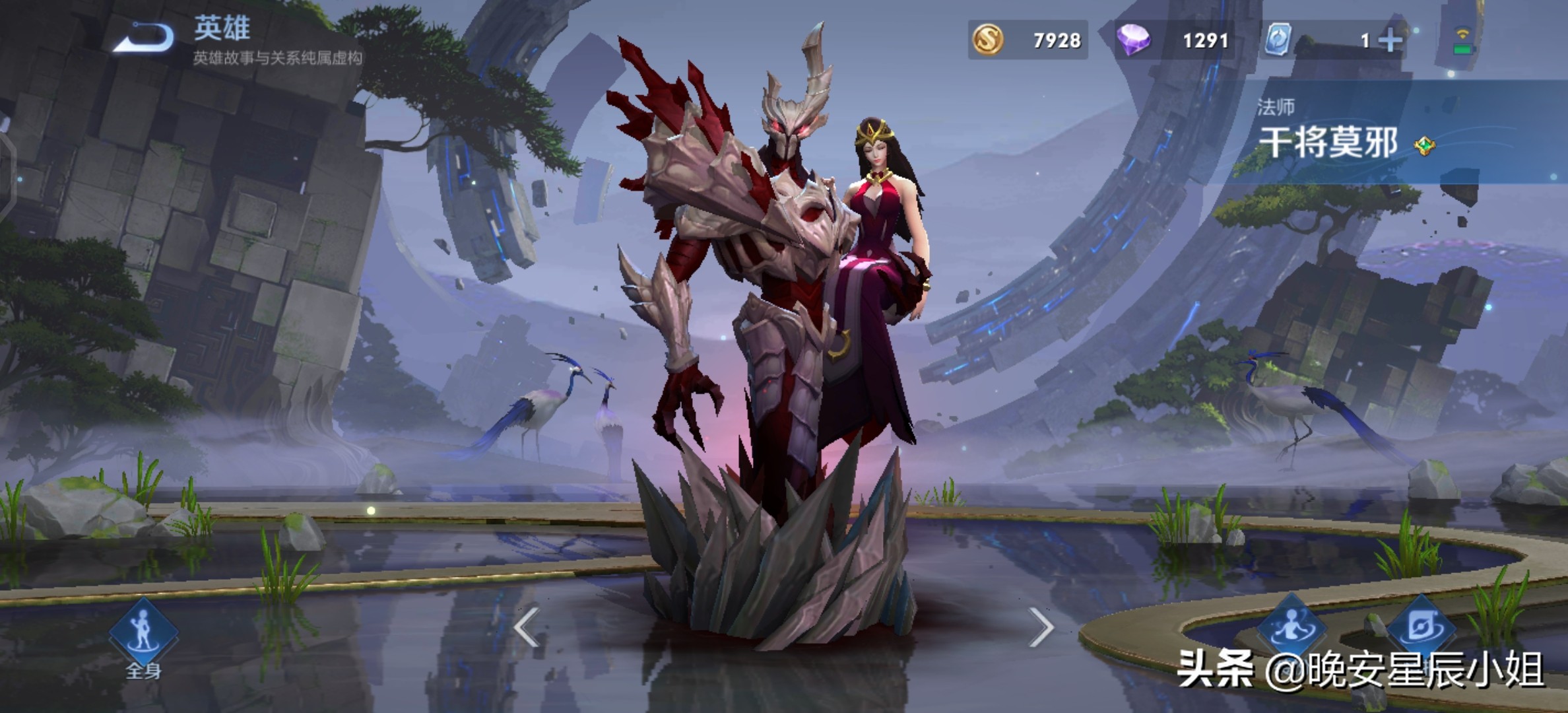Show the next hero with right arrow
The height and width of the screenshot is (713, 1568).
pyautogui.click(x=1041, y=627)
